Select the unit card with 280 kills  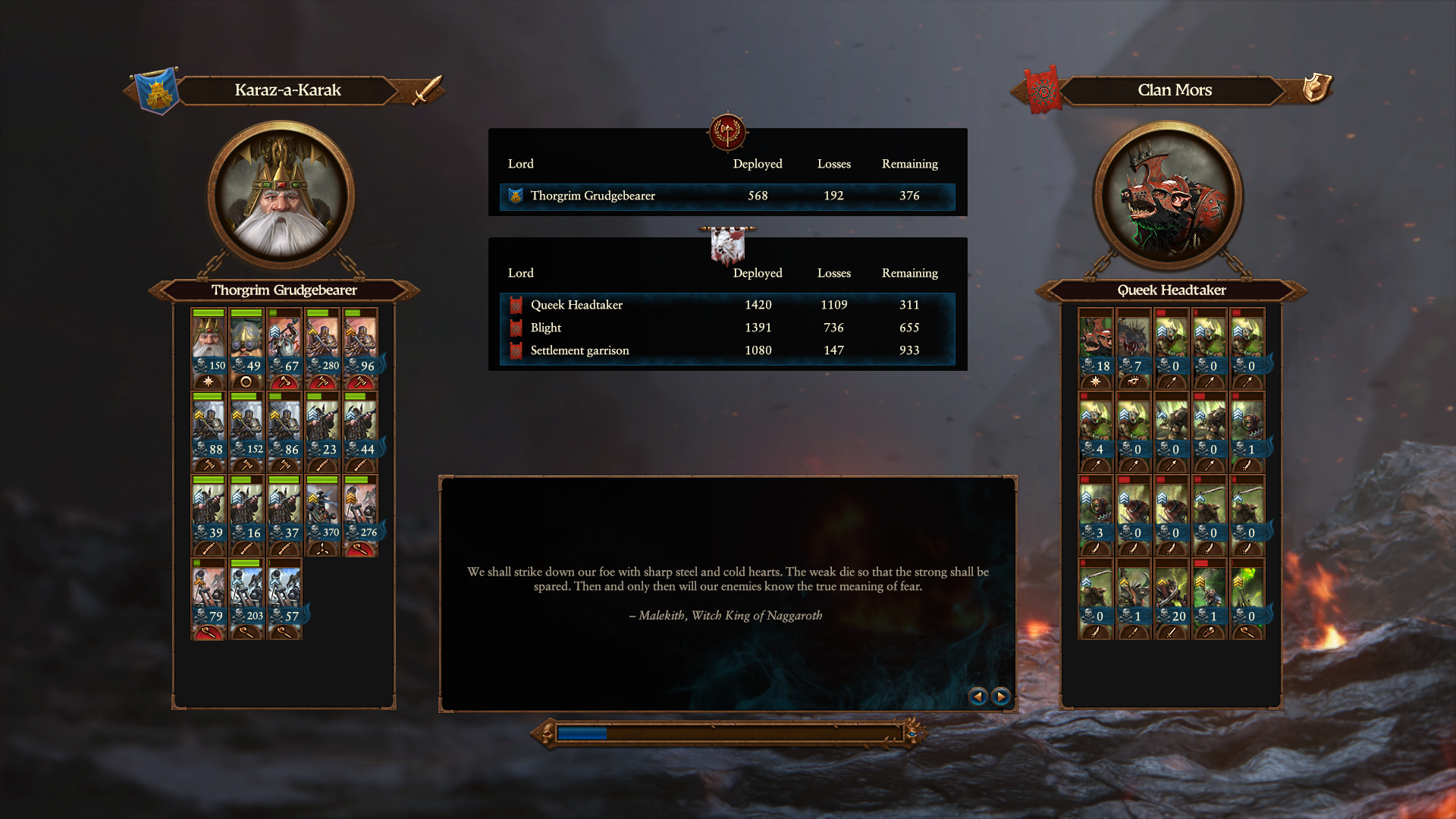tap(322, 347)
